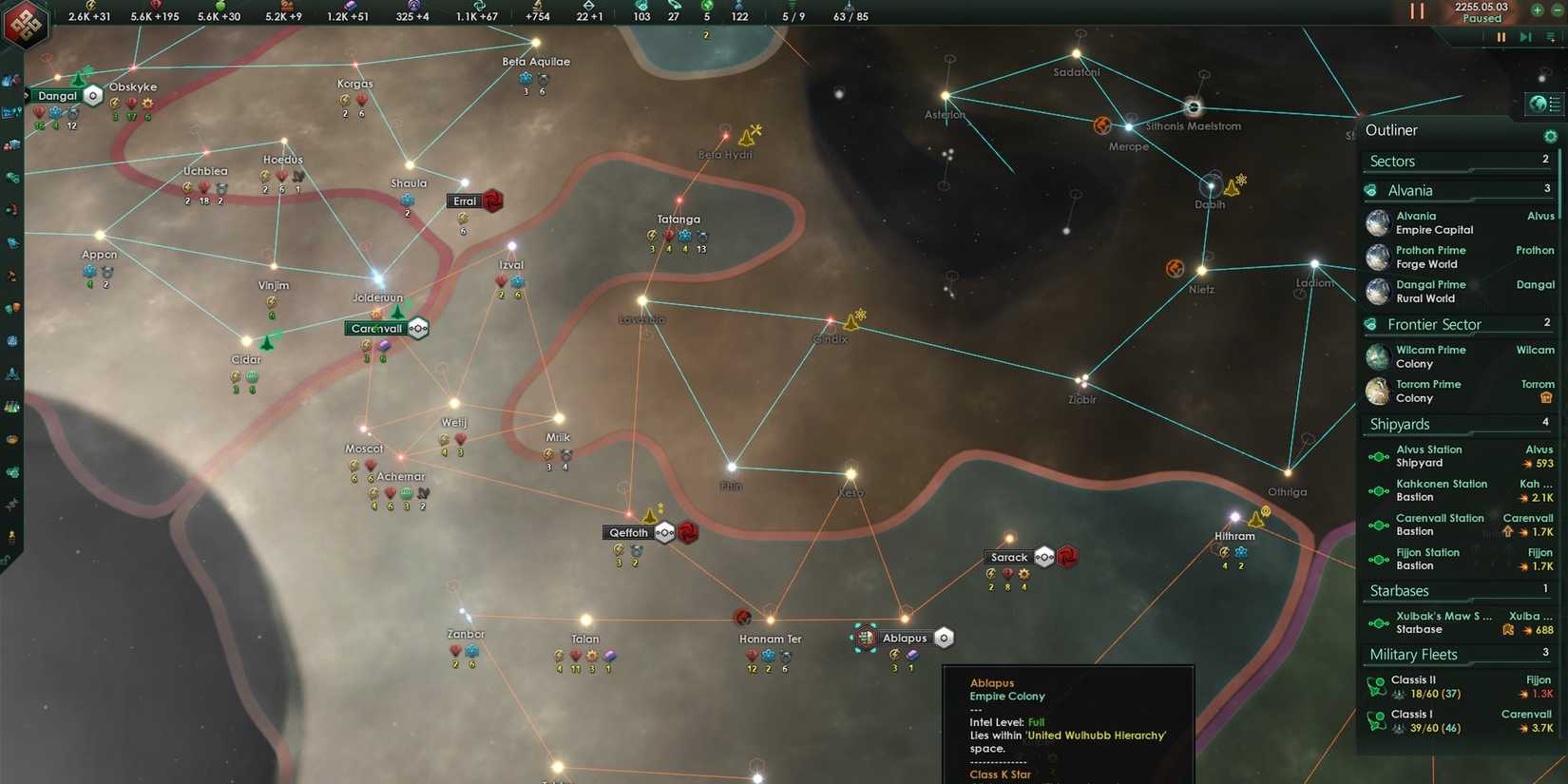Click the fast-forward control beside Outliner pause

(1526, 37)
